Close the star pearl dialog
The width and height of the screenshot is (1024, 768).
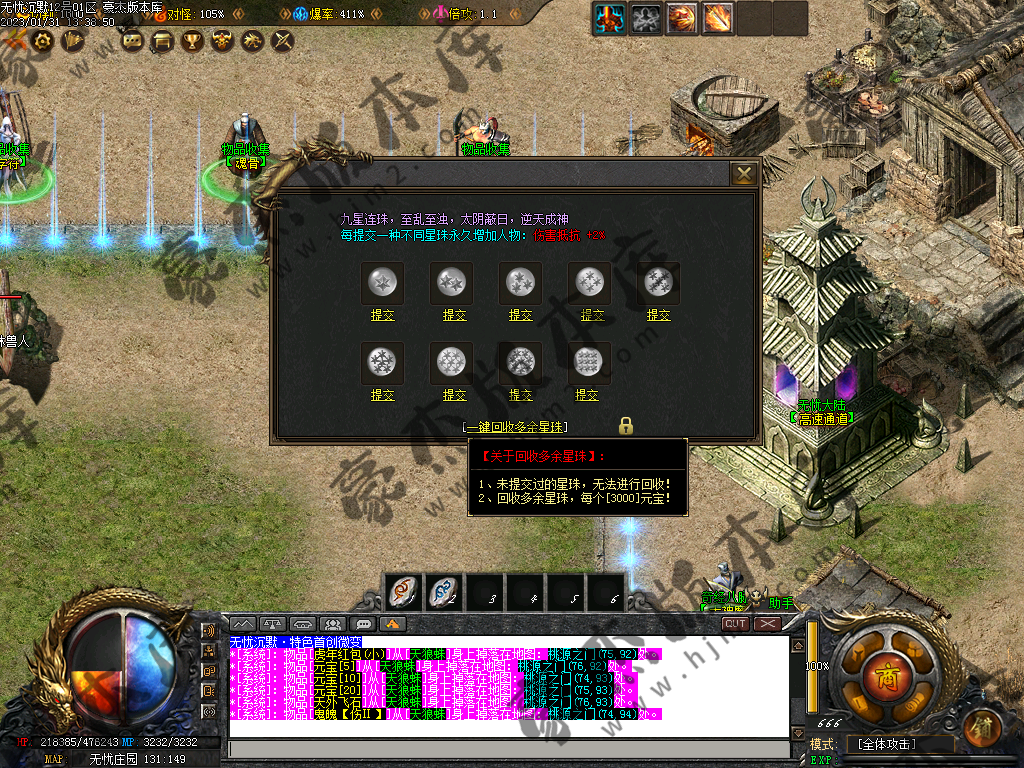click(744, 174)
